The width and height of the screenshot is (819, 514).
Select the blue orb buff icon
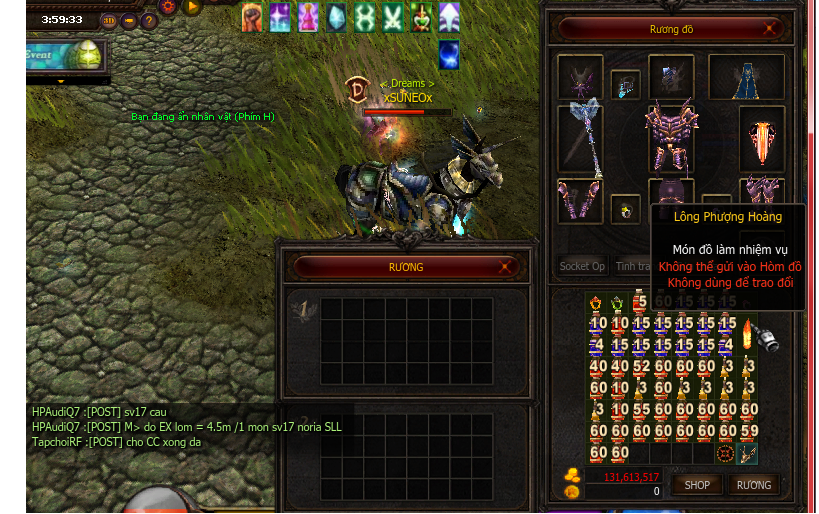point(449,55)
